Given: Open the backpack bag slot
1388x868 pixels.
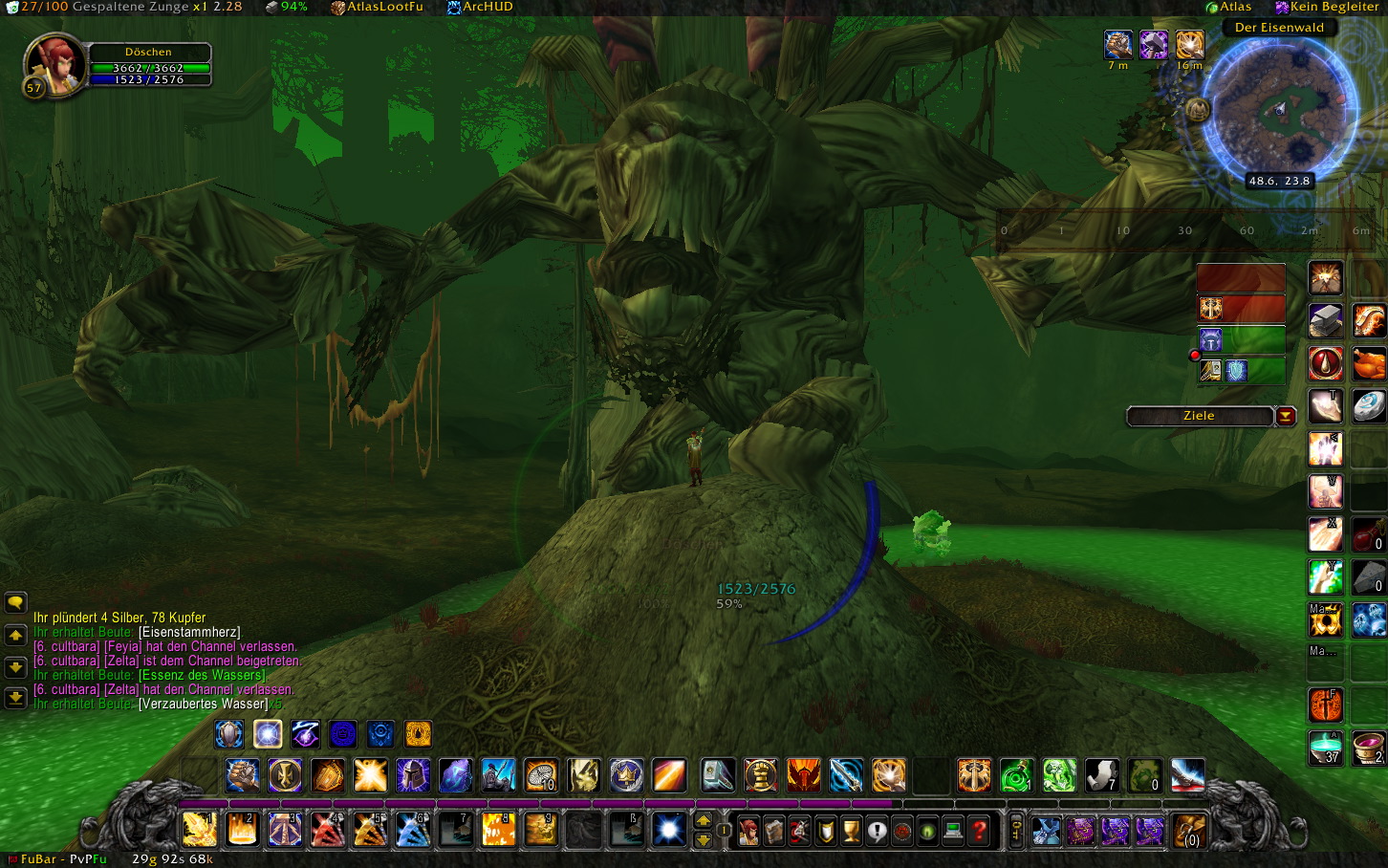Looking at the screenshot, I should [x=1189, y=831].
